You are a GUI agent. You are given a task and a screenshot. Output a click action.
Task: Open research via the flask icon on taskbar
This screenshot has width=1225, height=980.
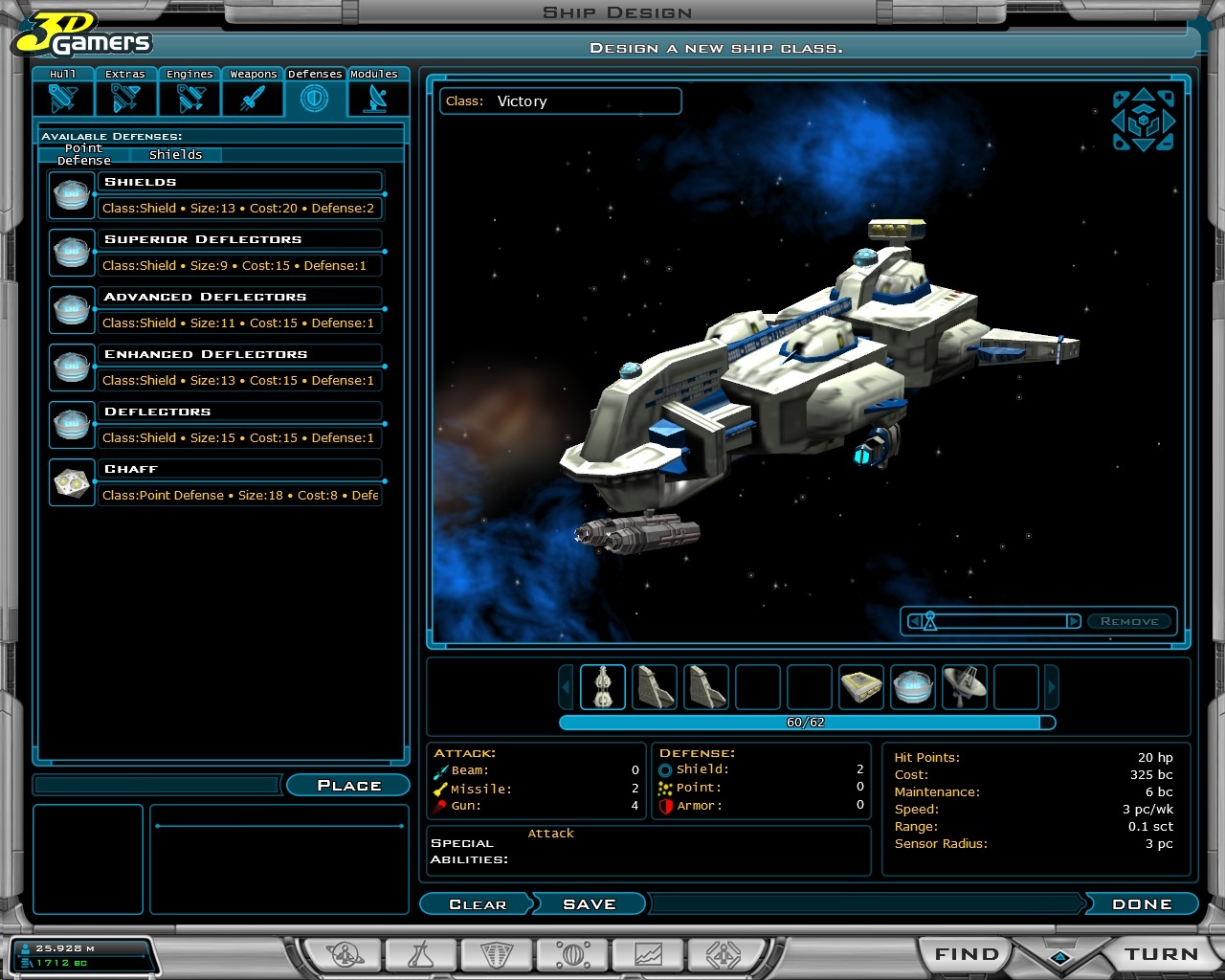tap(422, 953)
